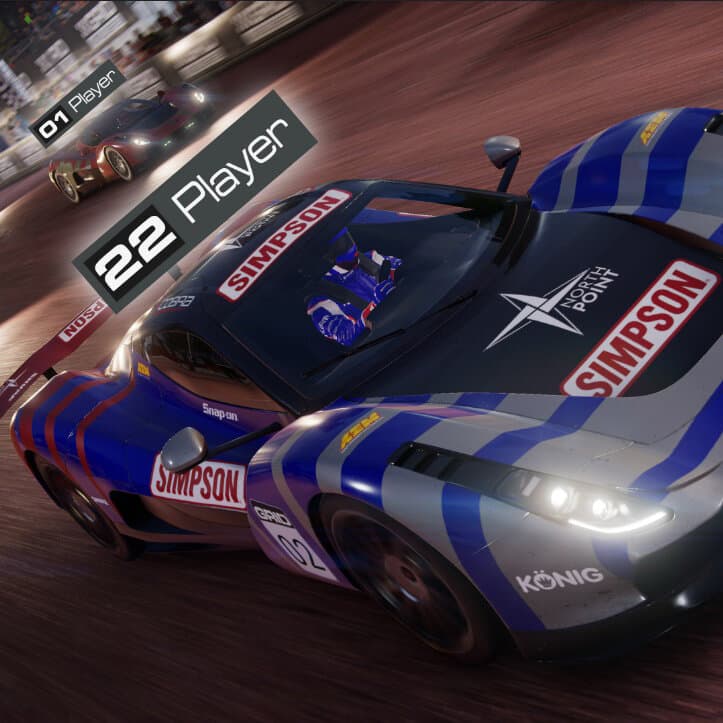This screenshot has height=723, width=723.
Task: Click the 01 Player name tag
Action: (x=78, y=104)
